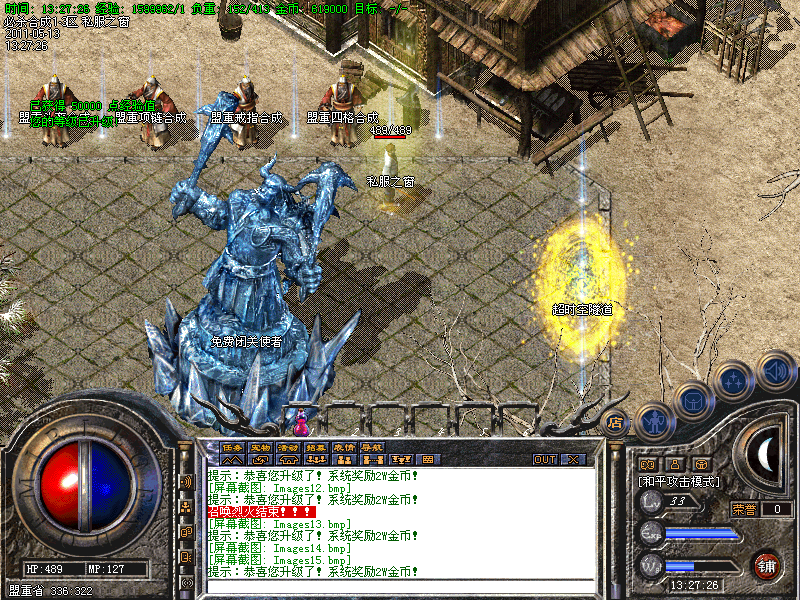Open the character equipment icon

click(652, 422)
